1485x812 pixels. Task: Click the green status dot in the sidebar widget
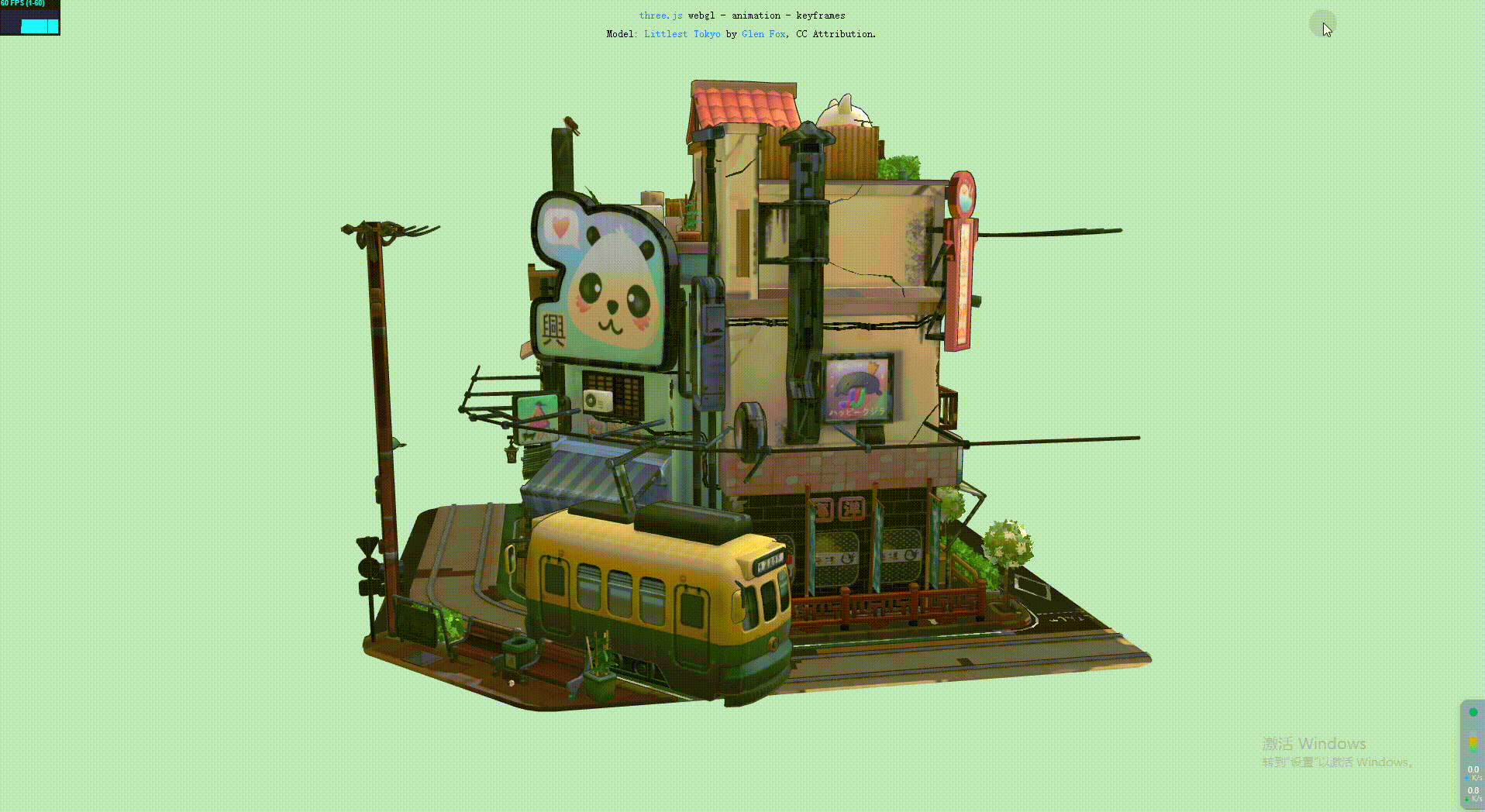pos(1473,712)
